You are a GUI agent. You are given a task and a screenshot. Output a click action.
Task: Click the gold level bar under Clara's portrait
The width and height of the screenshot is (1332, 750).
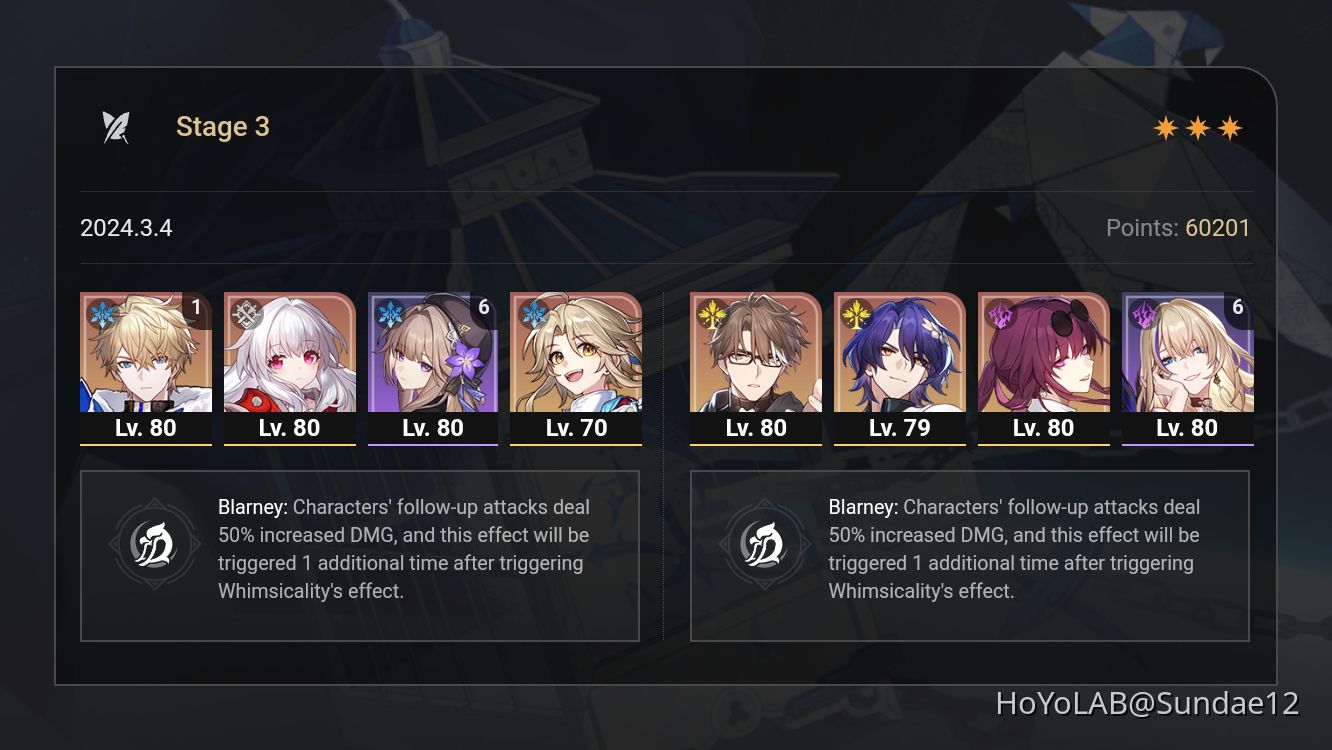[x=289, y=443]
